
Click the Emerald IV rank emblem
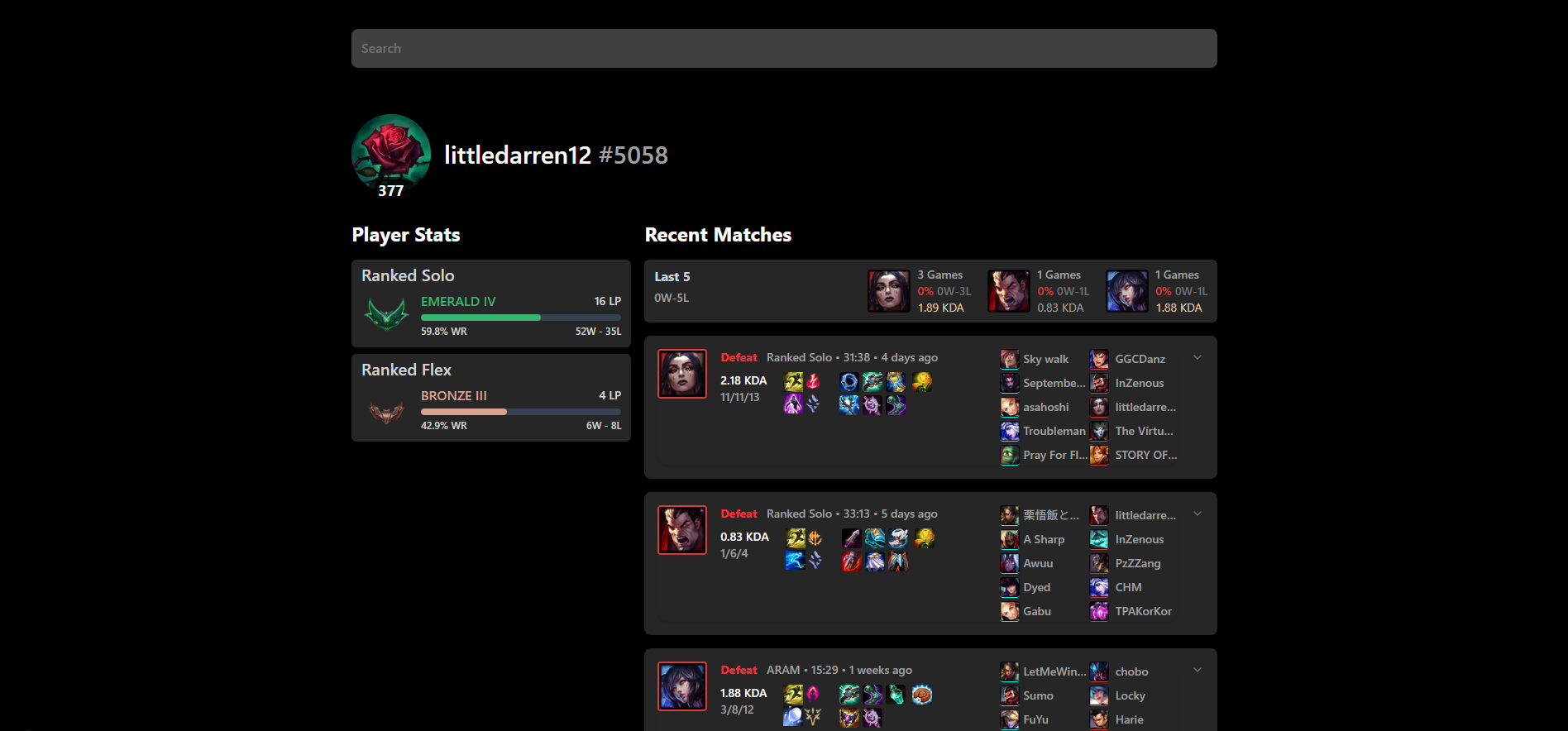coord(386,313)
